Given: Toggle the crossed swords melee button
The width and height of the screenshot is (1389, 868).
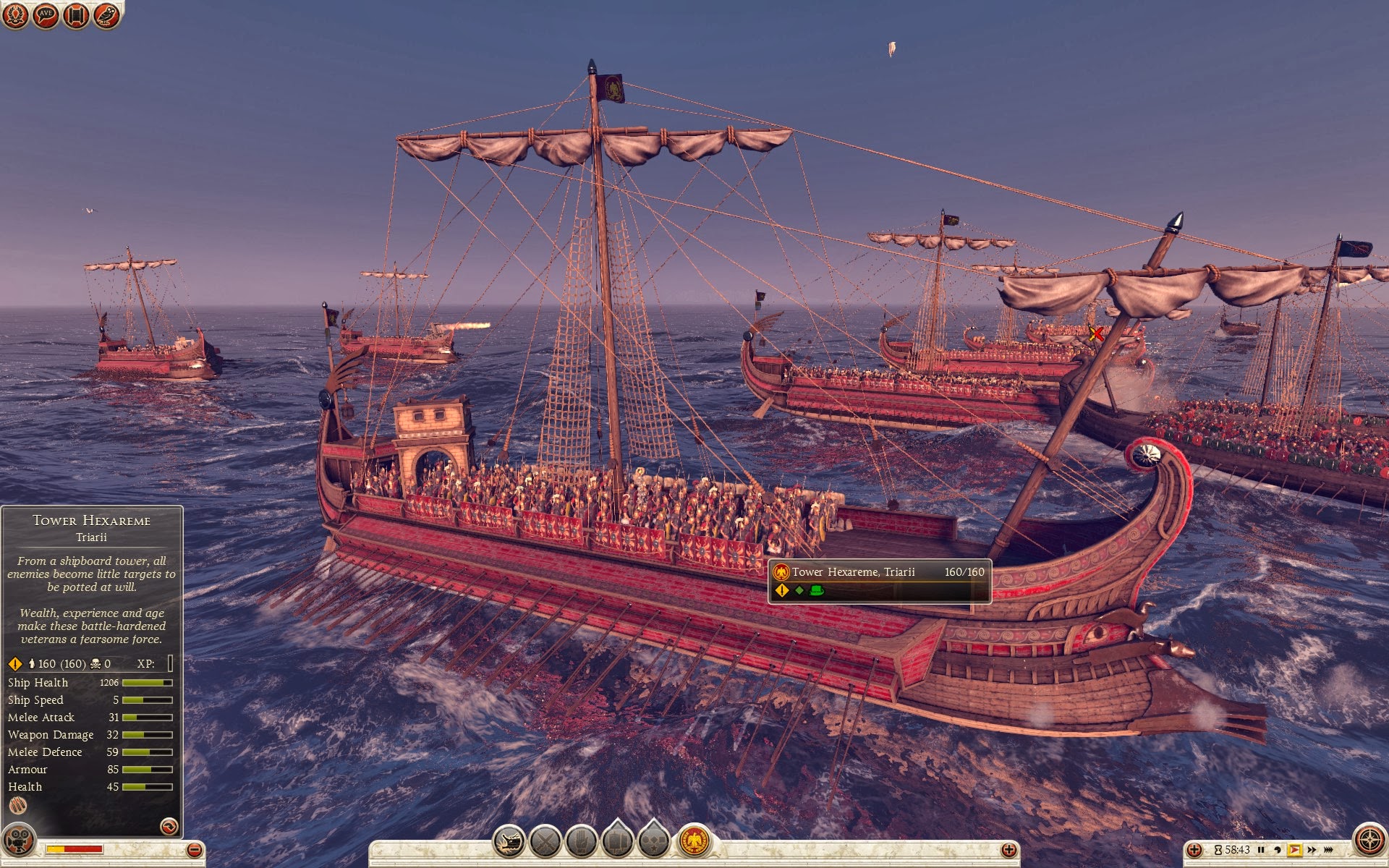Looking at the screenshot, I should coord(545,842).
